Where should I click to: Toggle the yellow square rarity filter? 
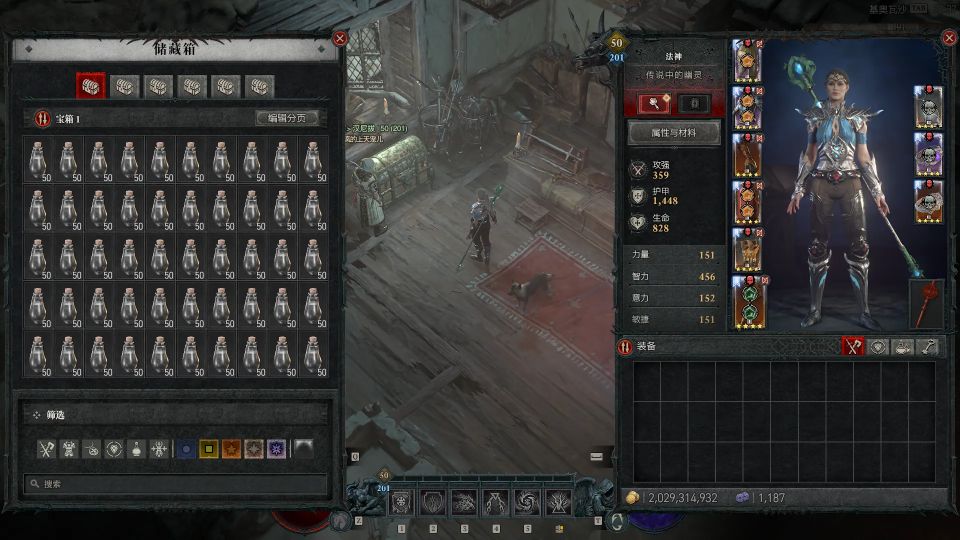coord(208,449)
